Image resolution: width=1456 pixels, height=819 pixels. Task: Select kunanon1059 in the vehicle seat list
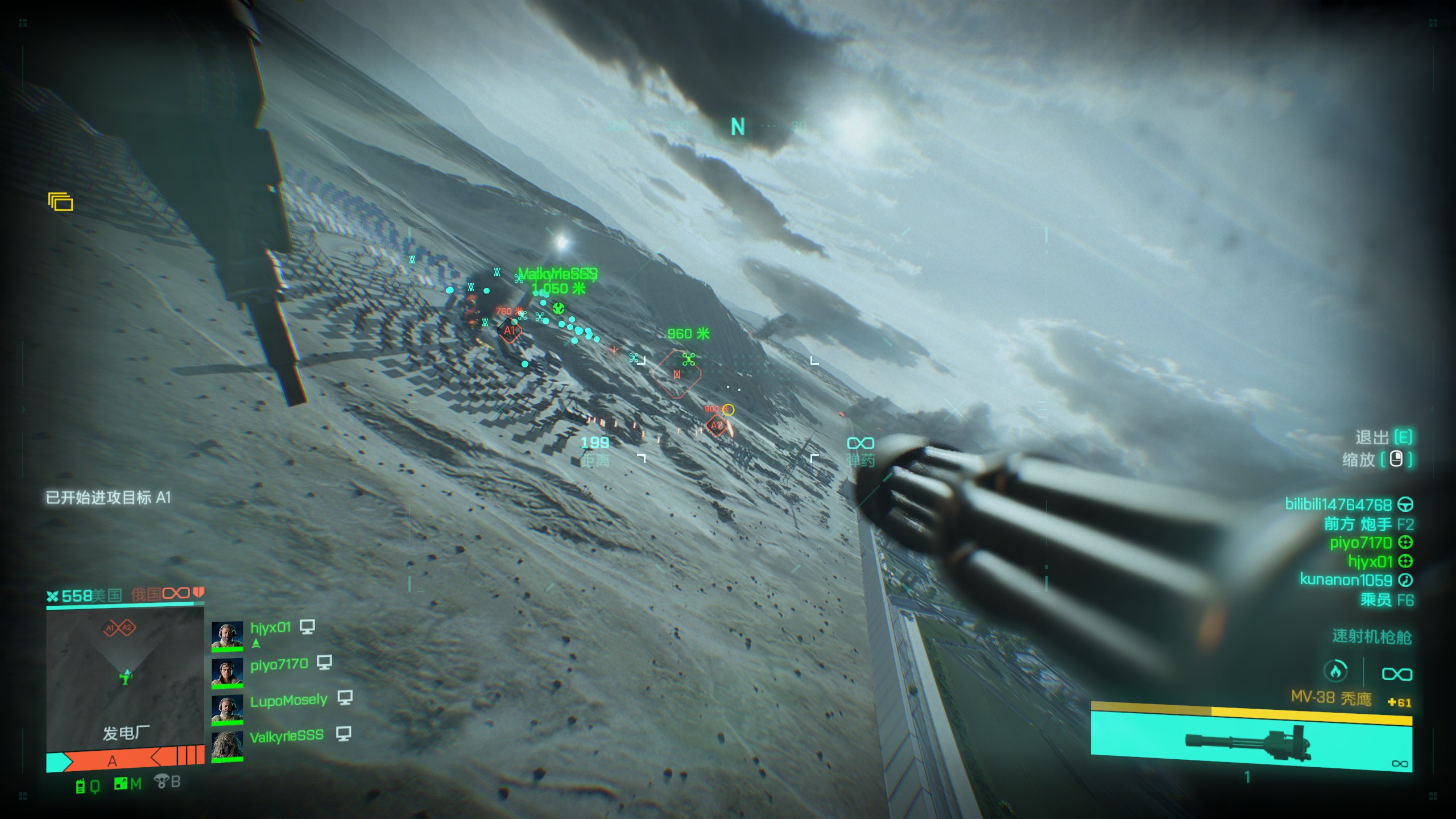coord(1347,580)
